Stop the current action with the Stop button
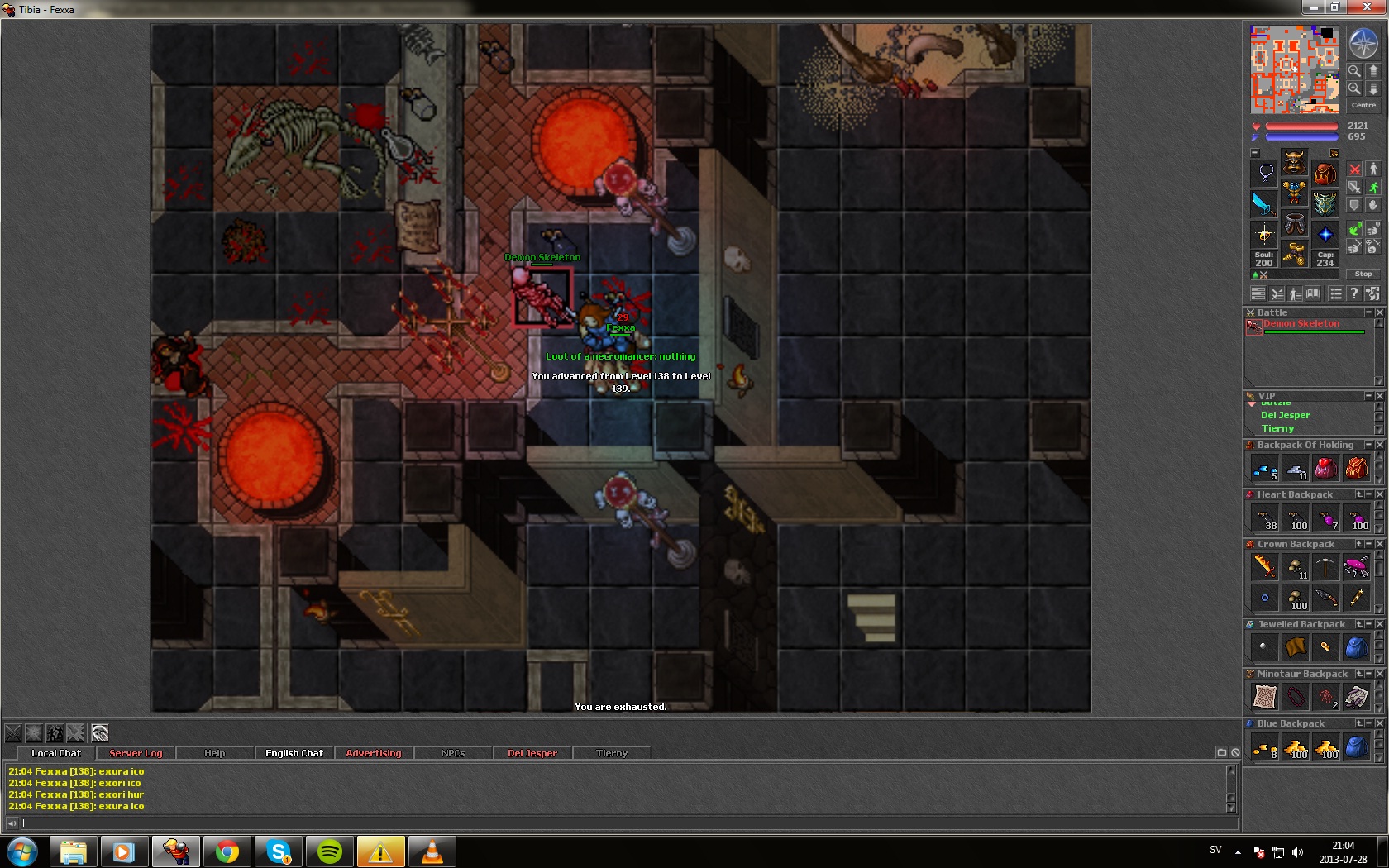The height and width of the screenshot is (868, 1389). tap(1363, 274)
